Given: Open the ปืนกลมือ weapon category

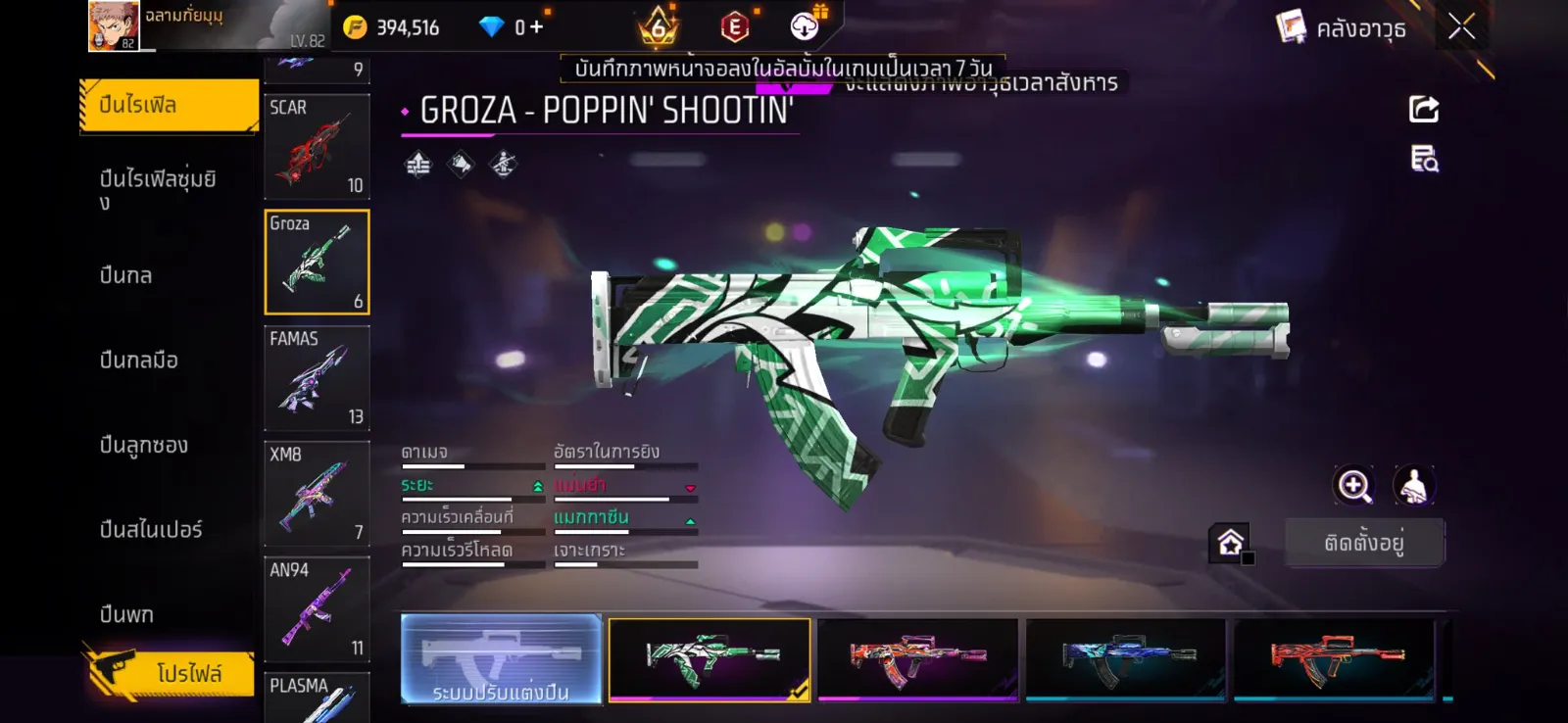Looking at the screenshot, I should (139, 361).
